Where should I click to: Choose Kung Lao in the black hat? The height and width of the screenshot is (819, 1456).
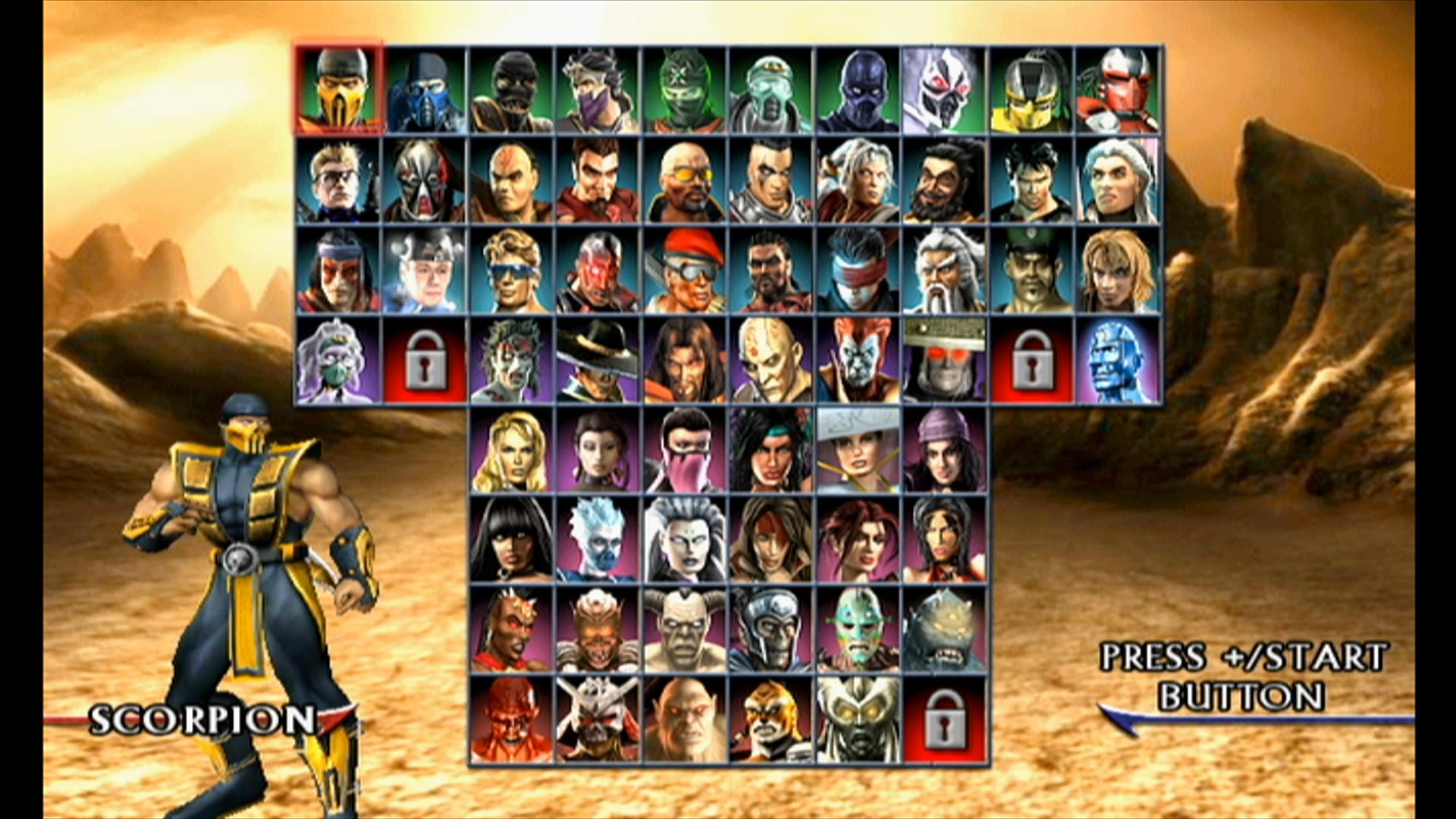[598, 360]
